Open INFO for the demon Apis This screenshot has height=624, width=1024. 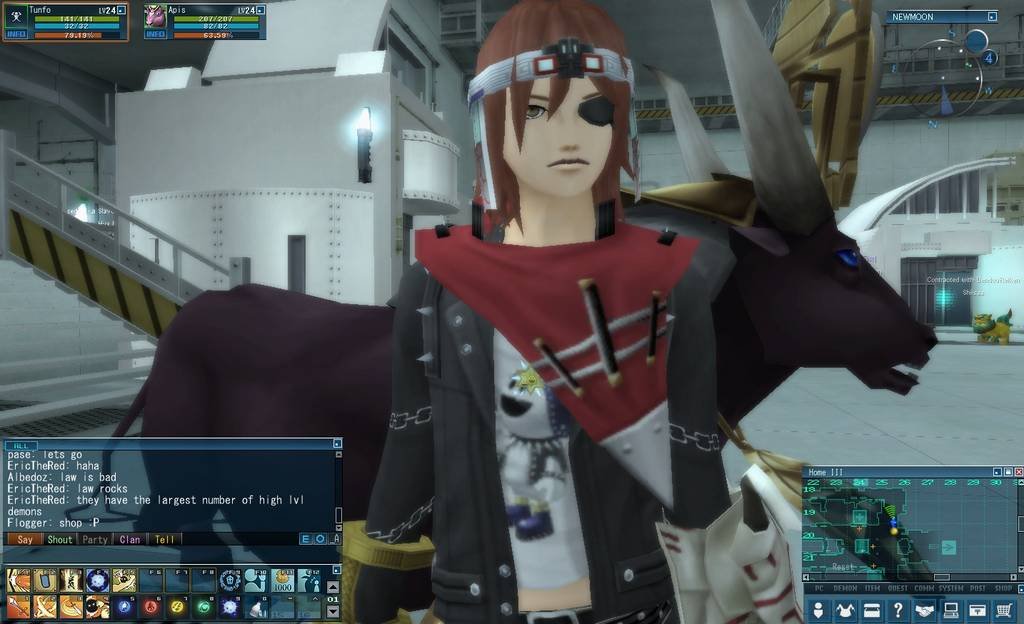pos(155,35)
